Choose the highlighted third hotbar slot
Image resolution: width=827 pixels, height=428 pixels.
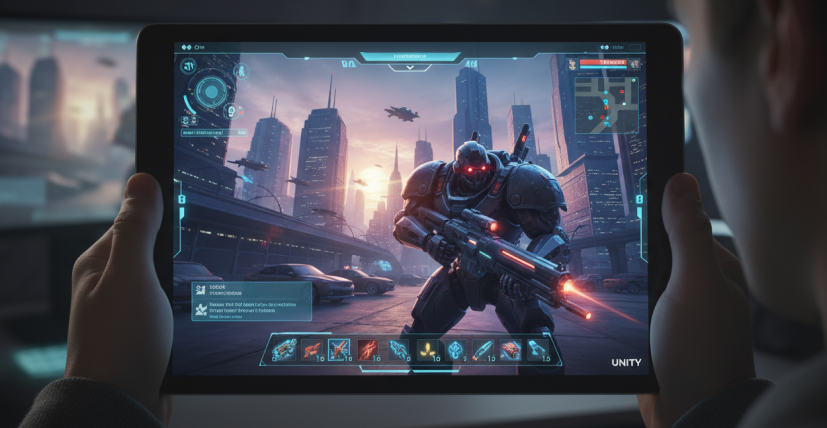341,349
